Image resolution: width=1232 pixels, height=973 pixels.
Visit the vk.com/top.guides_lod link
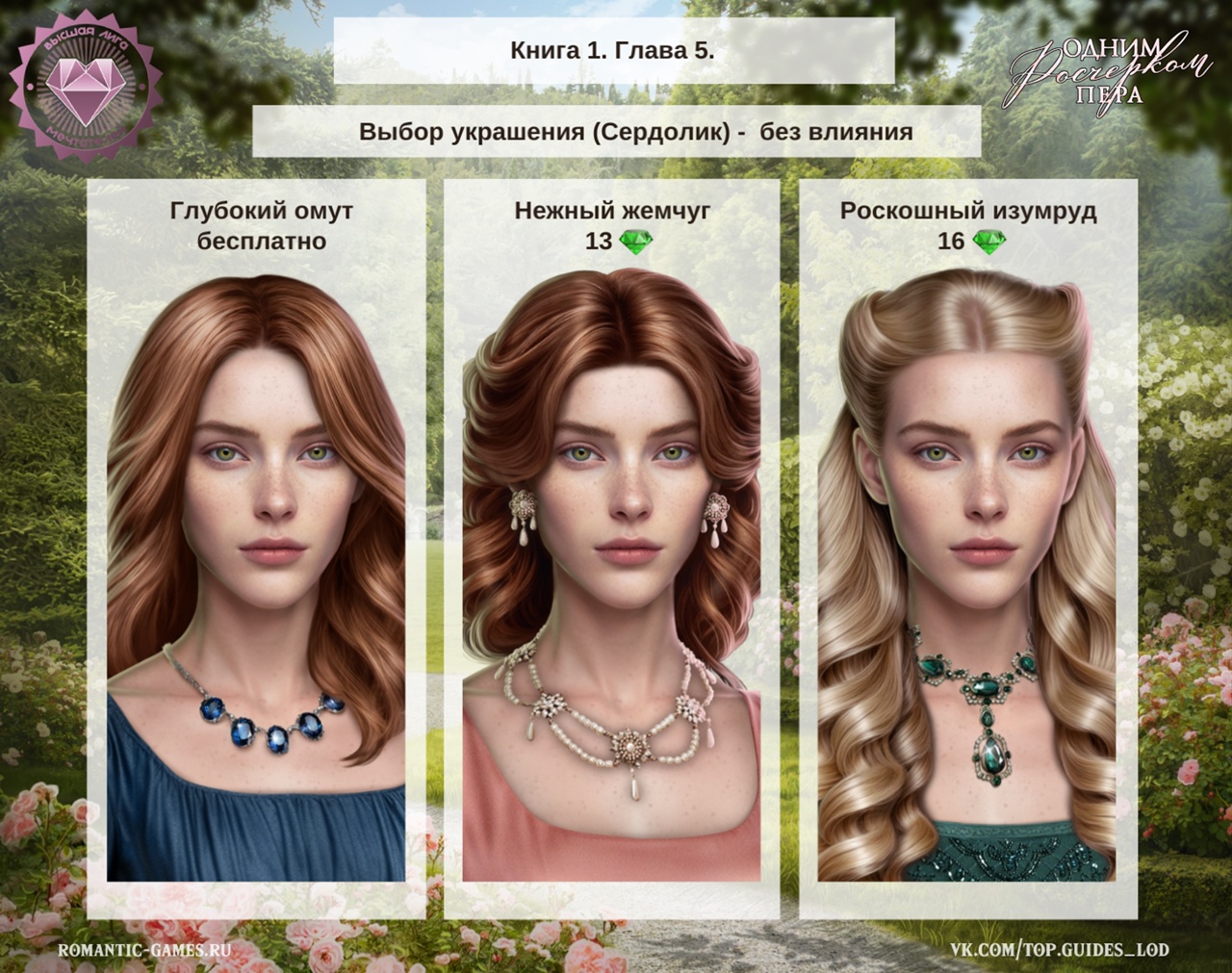click(1060, 950)
